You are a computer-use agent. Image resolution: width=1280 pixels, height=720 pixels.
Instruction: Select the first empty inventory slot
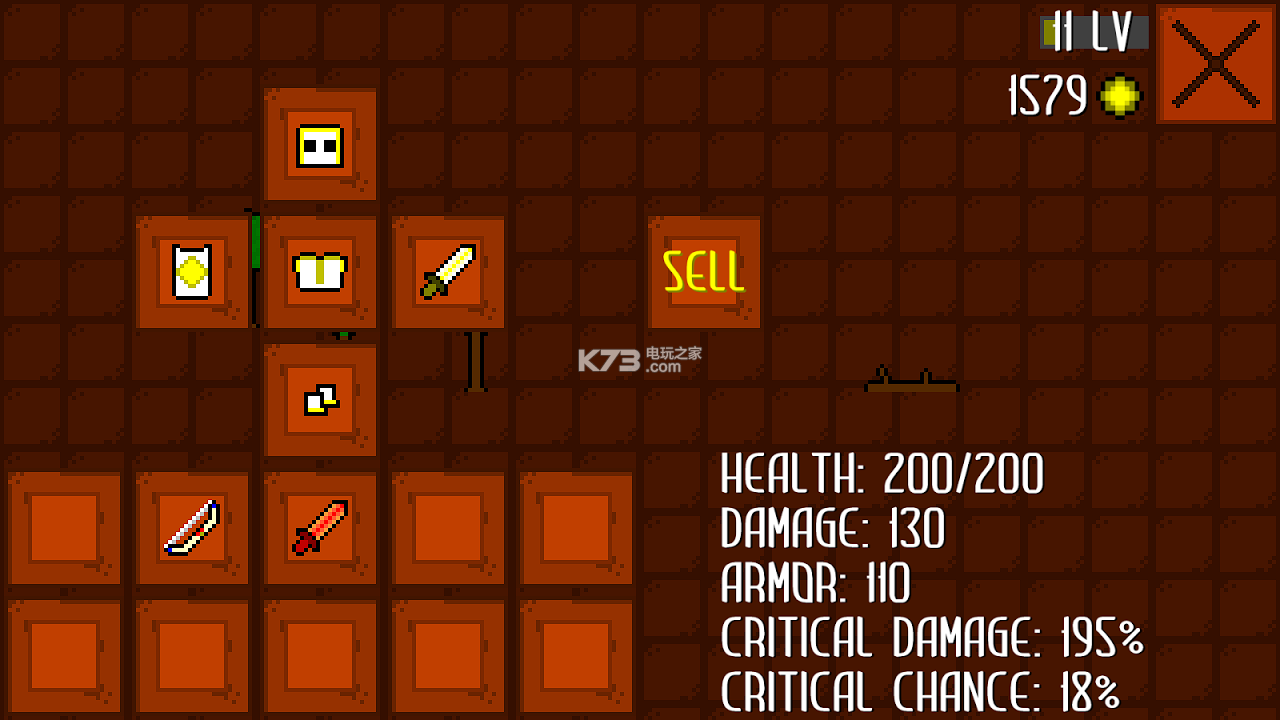coord(63,527)
